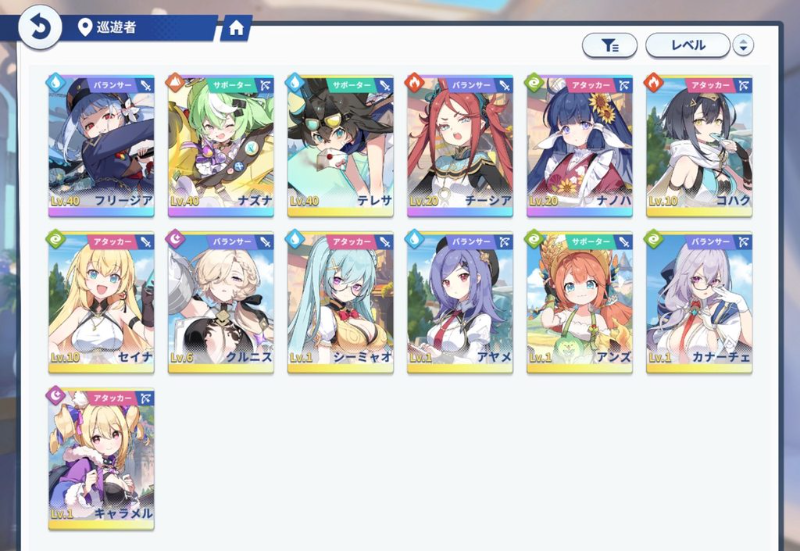800x551 pixels.
Task: Open the ナノハ character card
Action: pyautogui.click(x=580, y=144)
